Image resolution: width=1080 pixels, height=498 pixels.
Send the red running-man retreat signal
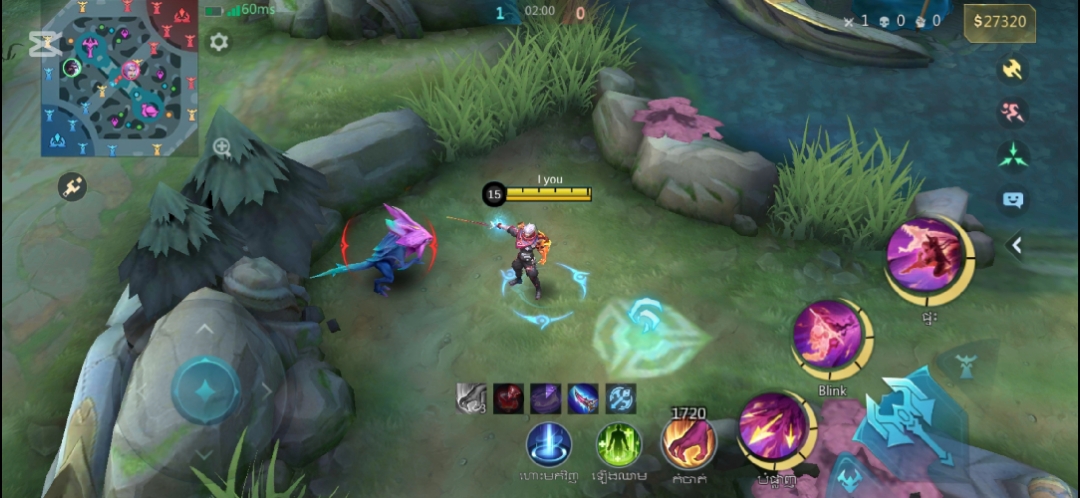coord(1013,112)
